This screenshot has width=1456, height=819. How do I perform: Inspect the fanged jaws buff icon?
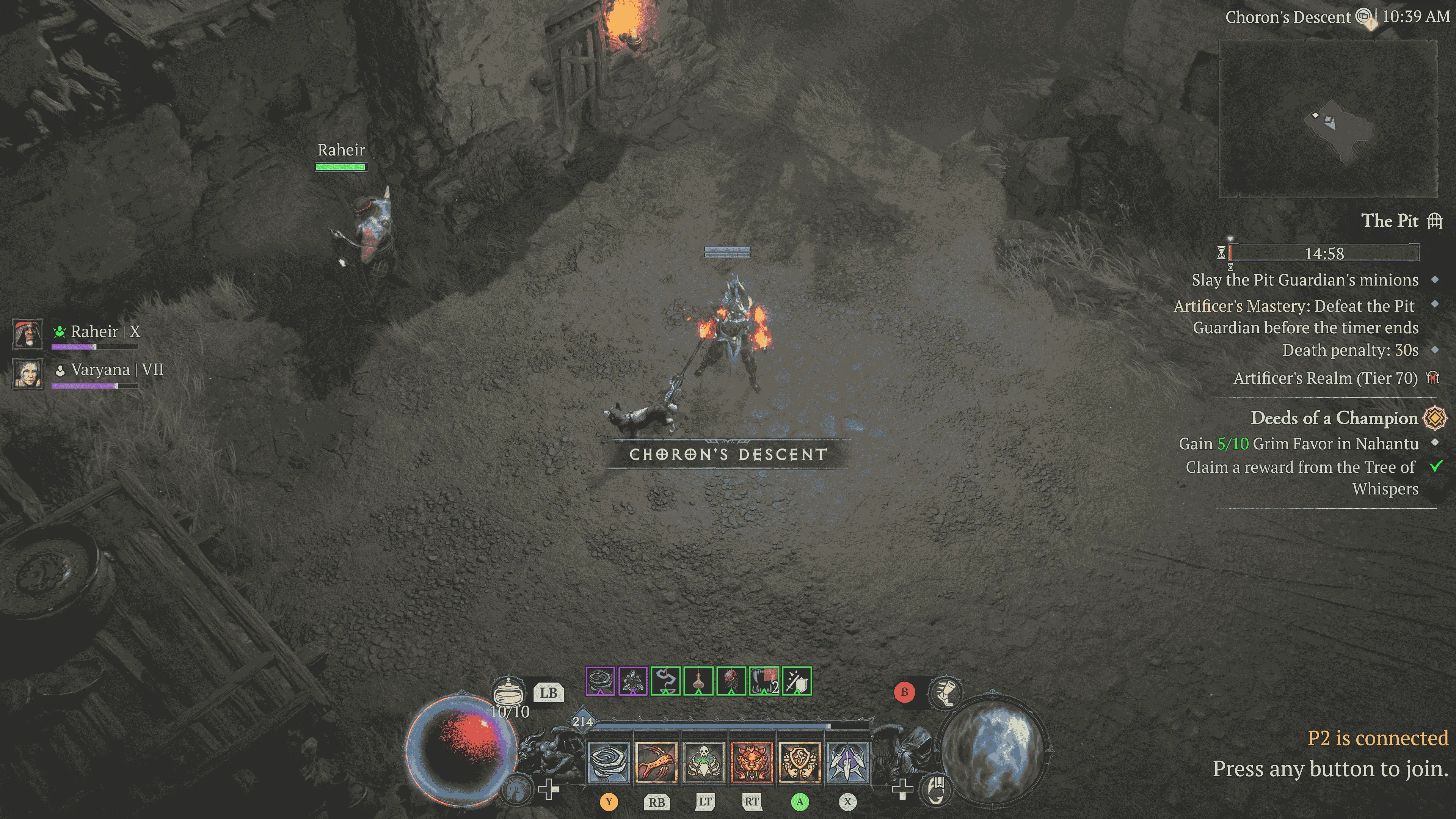pos(764,681)
